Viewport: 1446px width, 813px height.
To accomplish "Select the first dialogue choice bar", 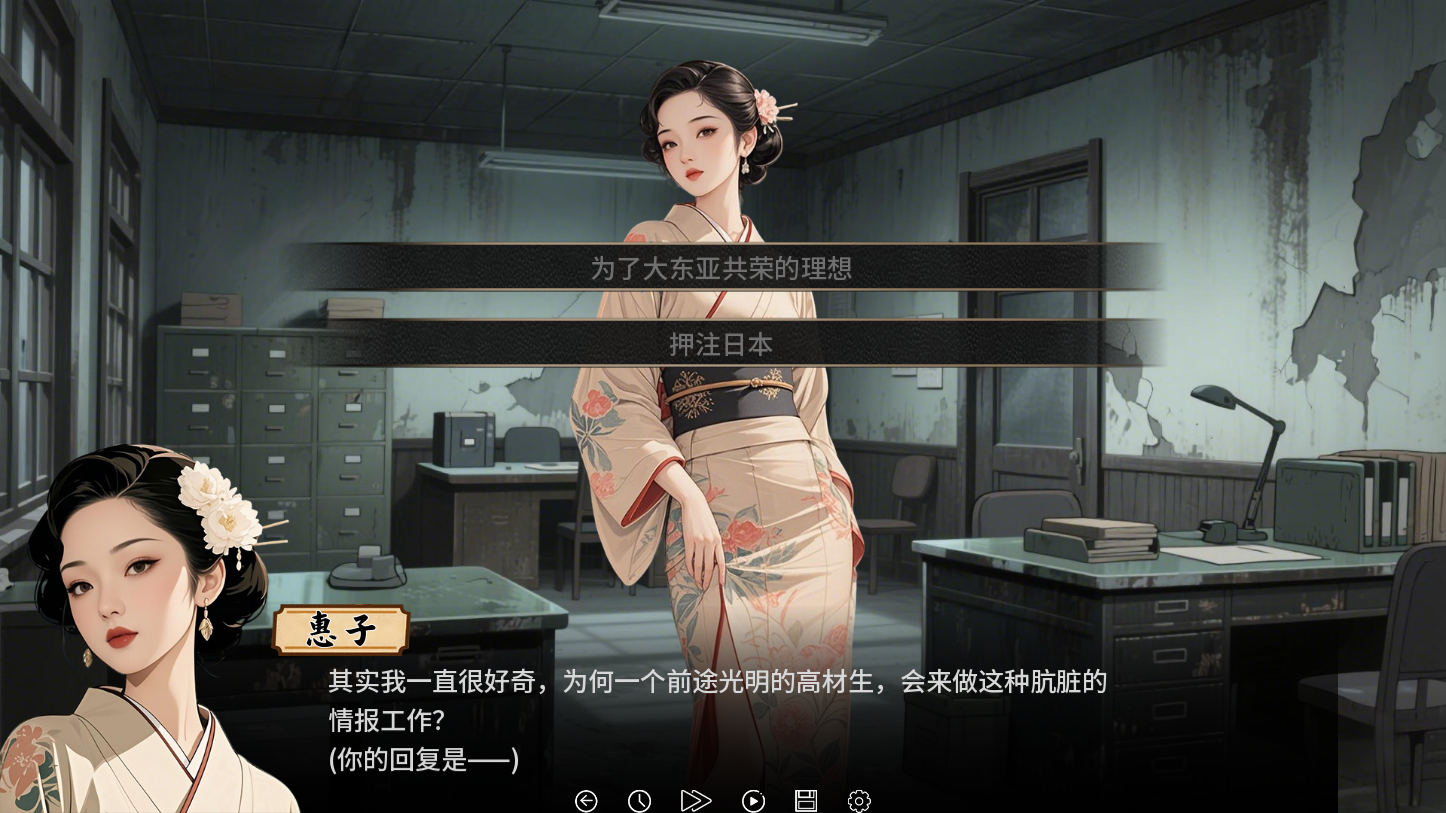I will coord(722,268).
